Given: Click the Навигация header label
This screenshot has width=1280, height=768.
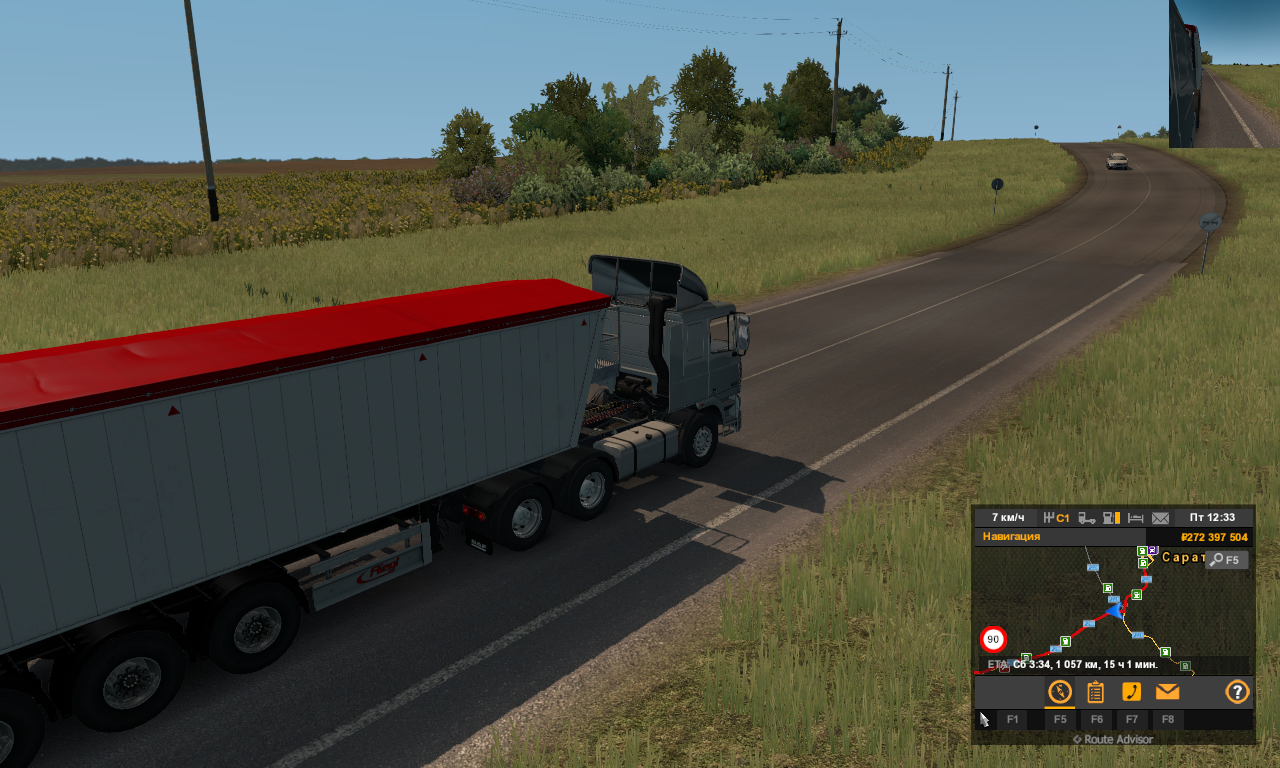Looking at the screenshot, I should coord(1011,537).
